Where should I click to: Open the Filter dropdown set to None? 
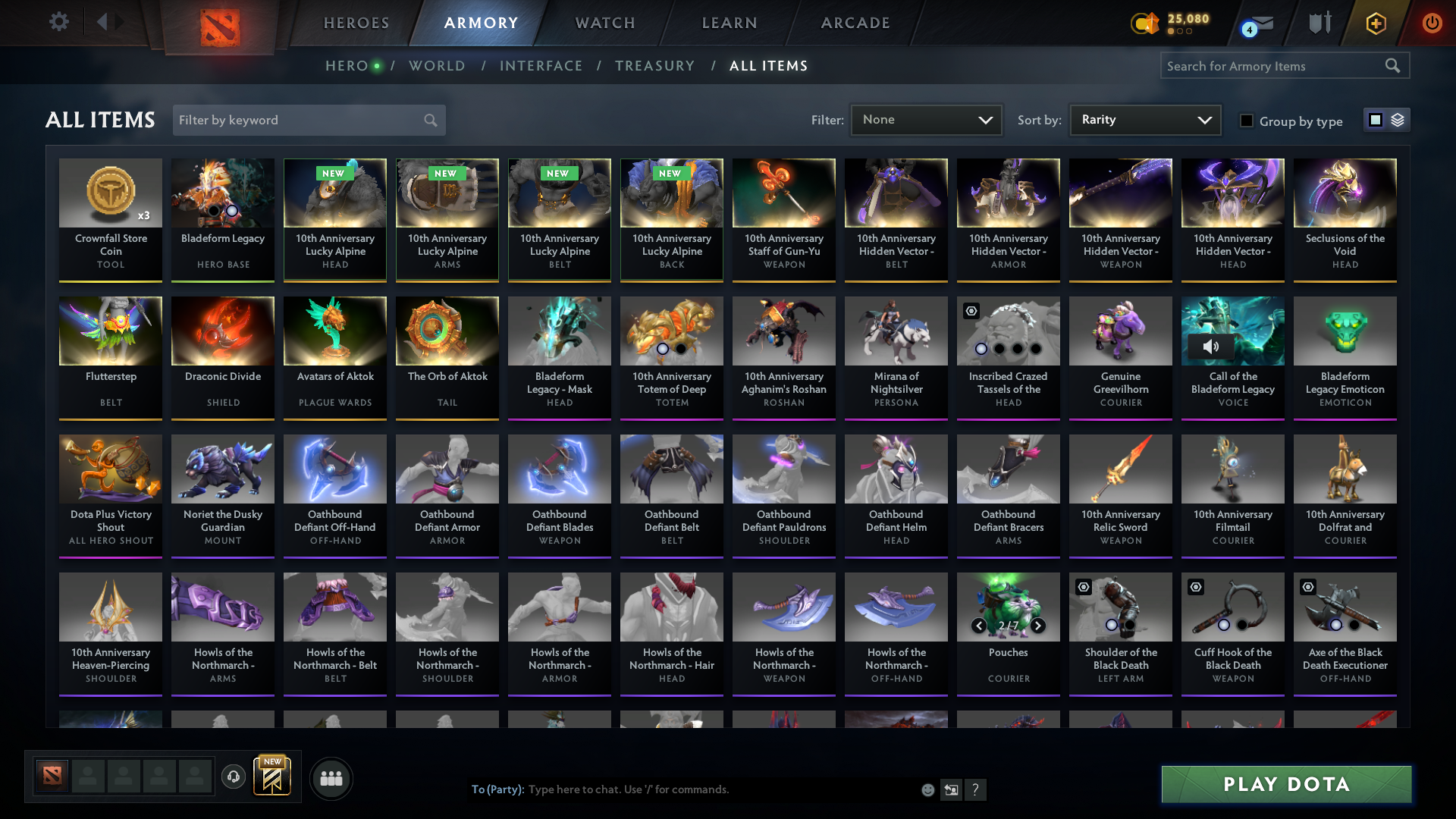coord(925,119)
